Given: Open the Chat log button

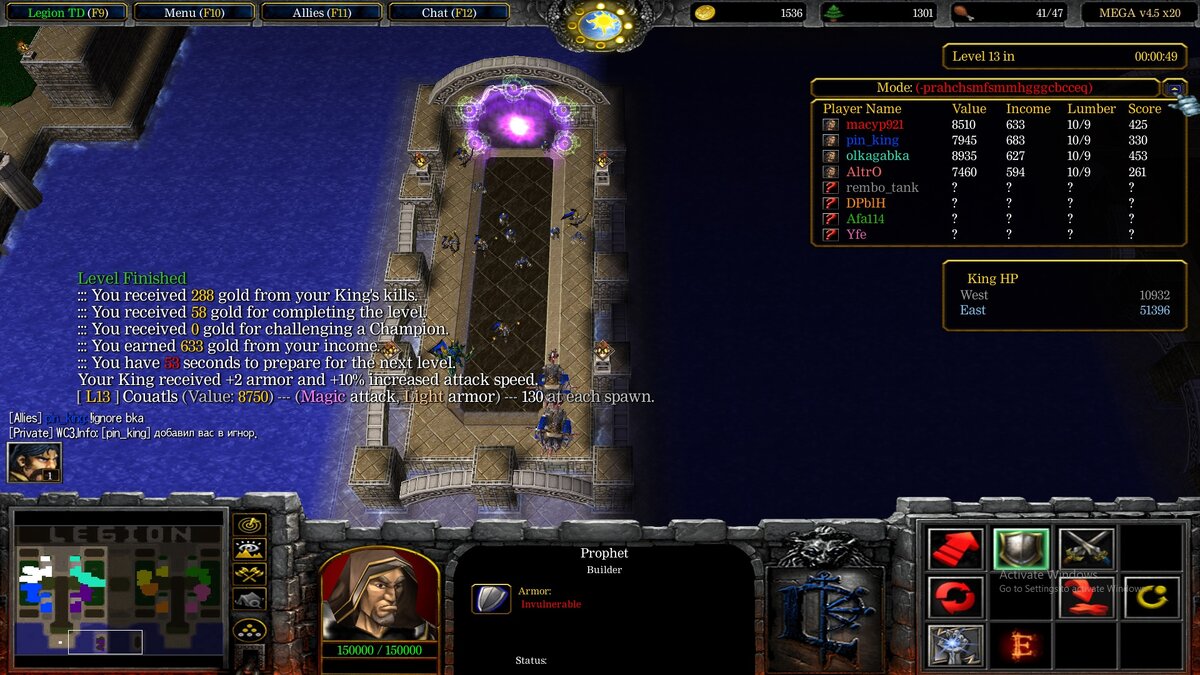Looking at the screenshot, I should click(x=448, y=13).
